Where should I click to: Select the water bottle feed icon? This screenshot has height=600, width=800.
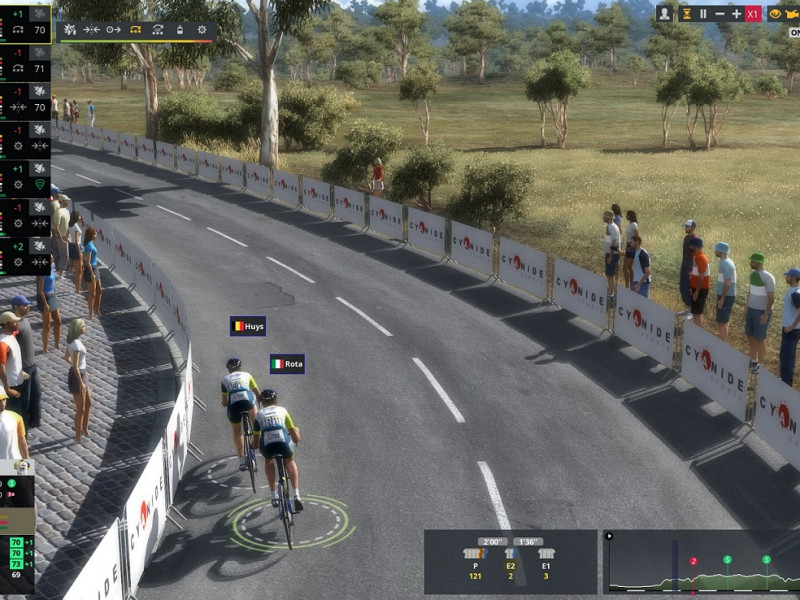(180, 30)
